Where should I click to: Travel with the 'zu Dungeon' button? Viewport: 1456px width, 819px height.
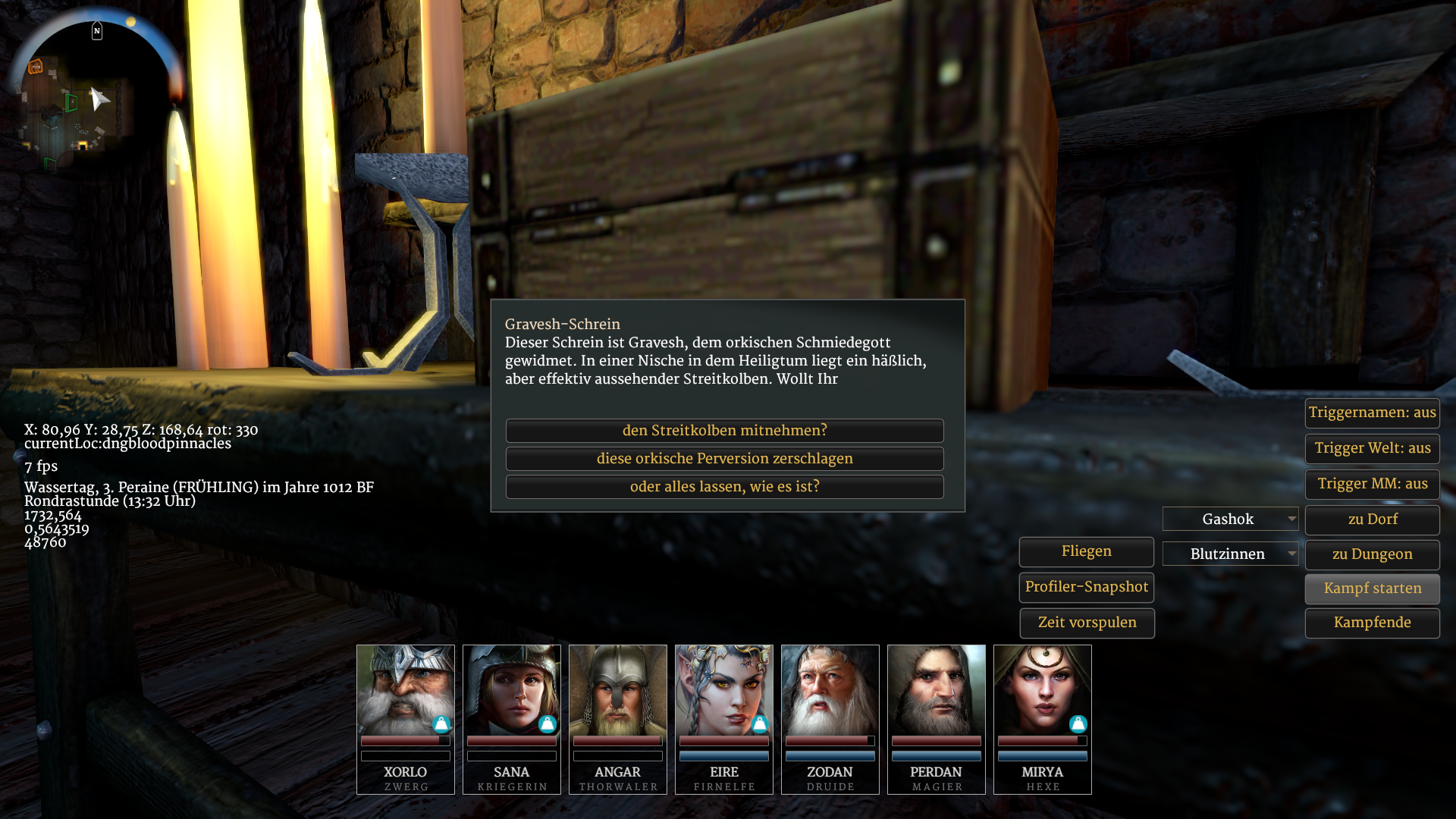pos(1372,554)
